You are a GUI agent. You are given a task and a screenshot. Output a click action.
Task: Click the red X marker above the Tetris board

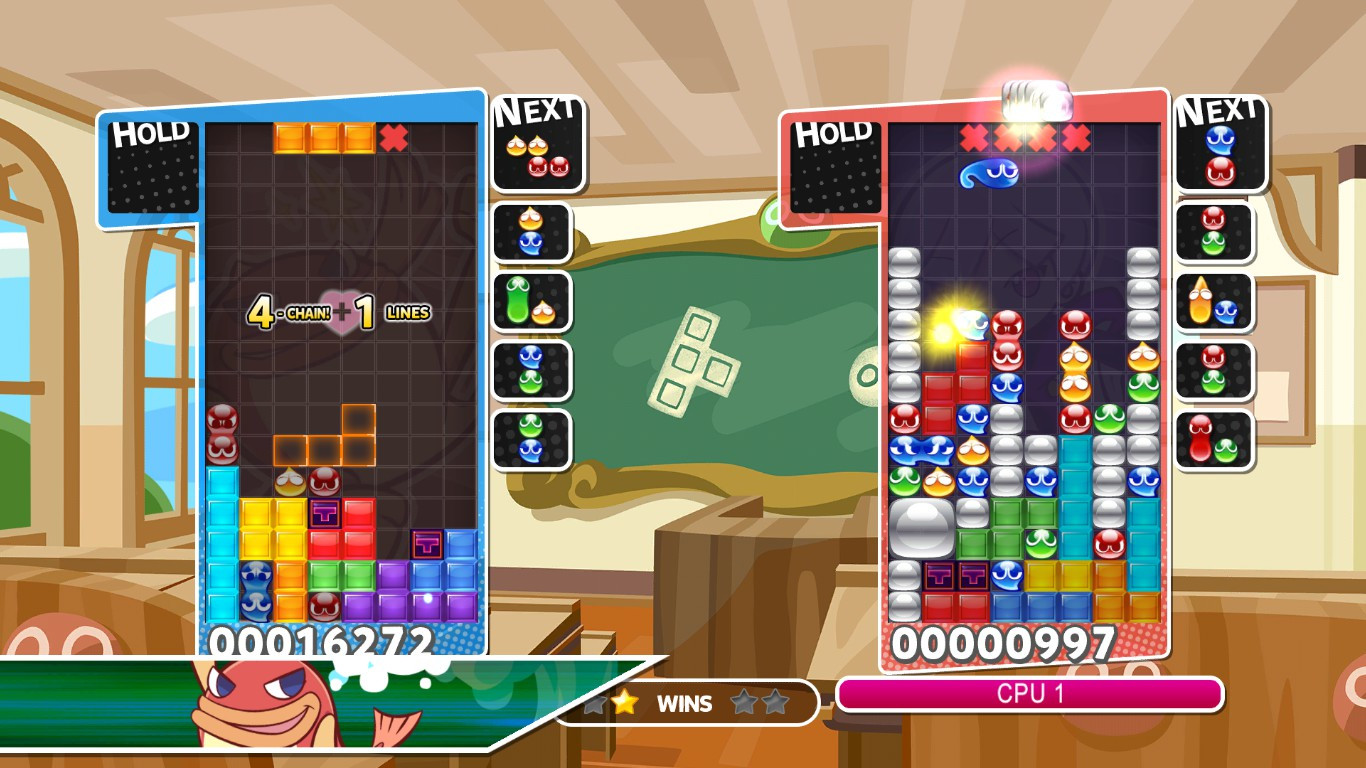[x=391, y=138]
